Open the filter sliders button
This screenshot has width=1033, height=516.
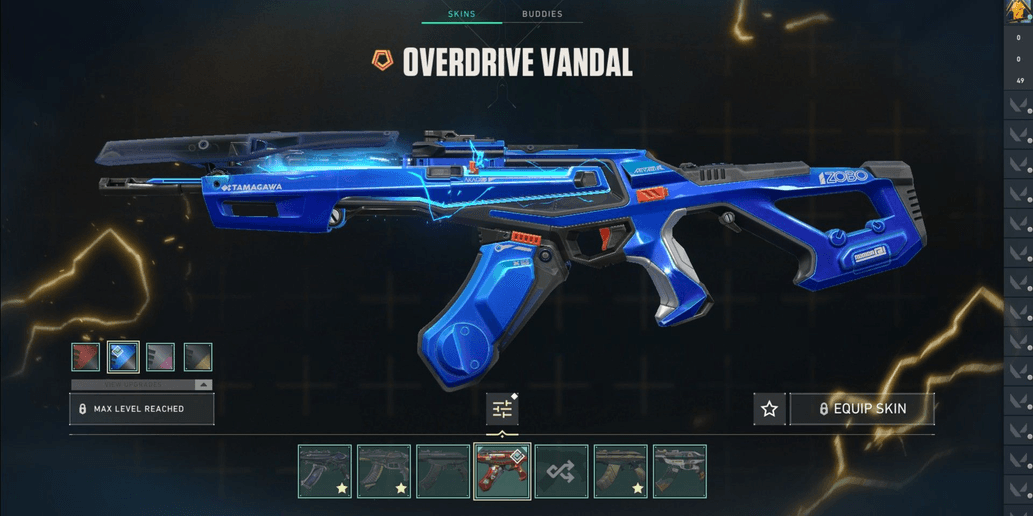click(x=502, y=409)
